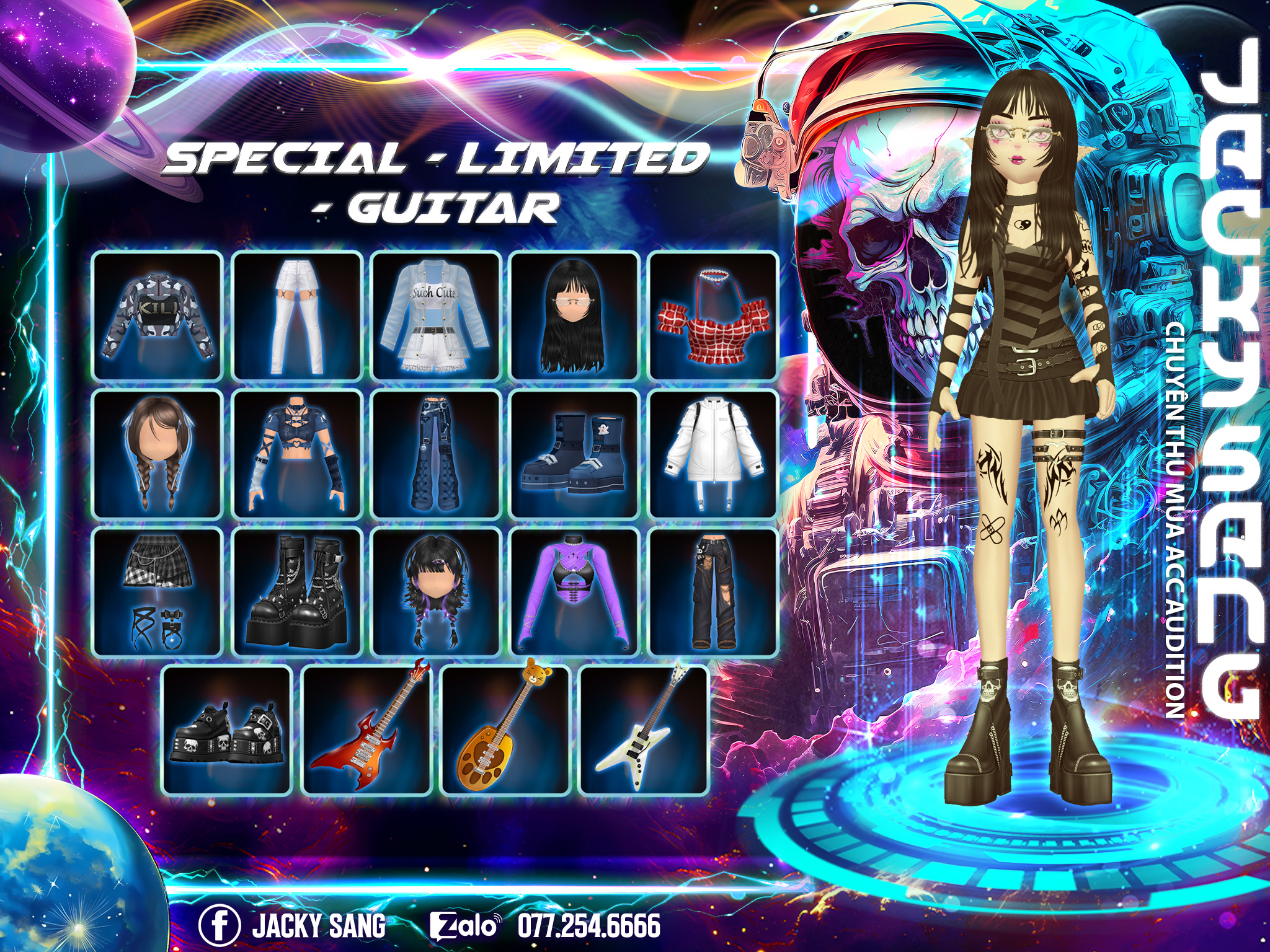Screen dimensions: 1270x952
Task: Pick the black plaid skirt set
Action: tap(158, 592)
